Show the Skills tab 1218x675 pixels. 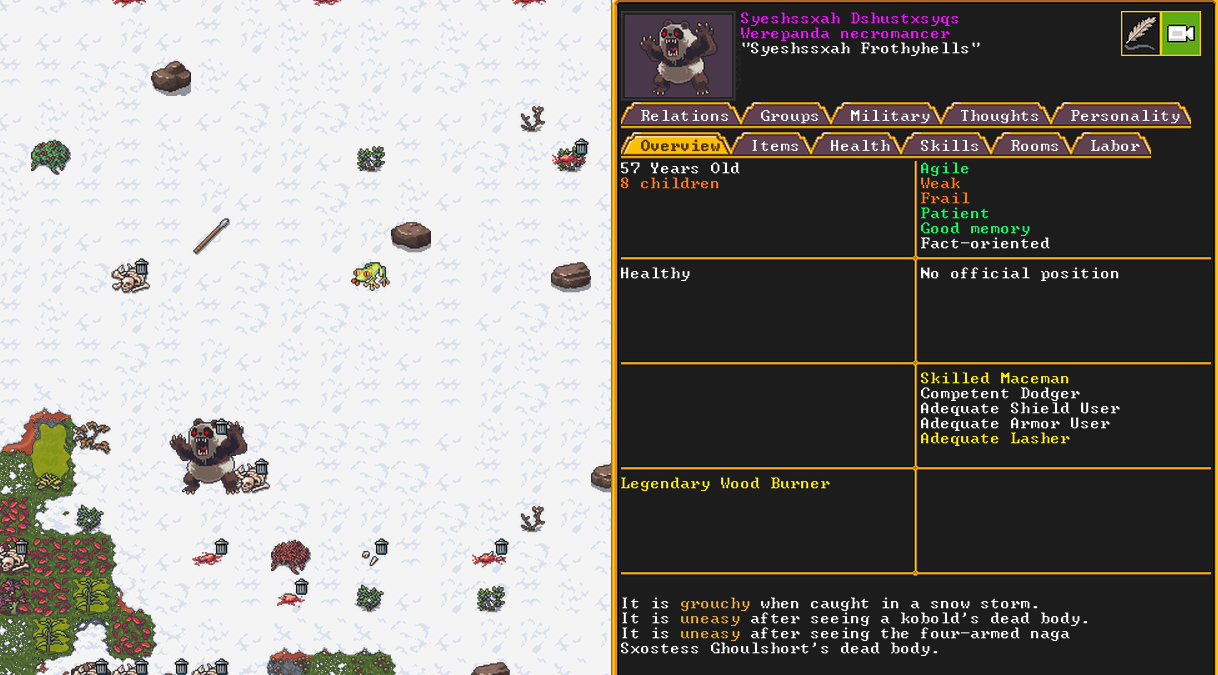click(x=949, y=146)
